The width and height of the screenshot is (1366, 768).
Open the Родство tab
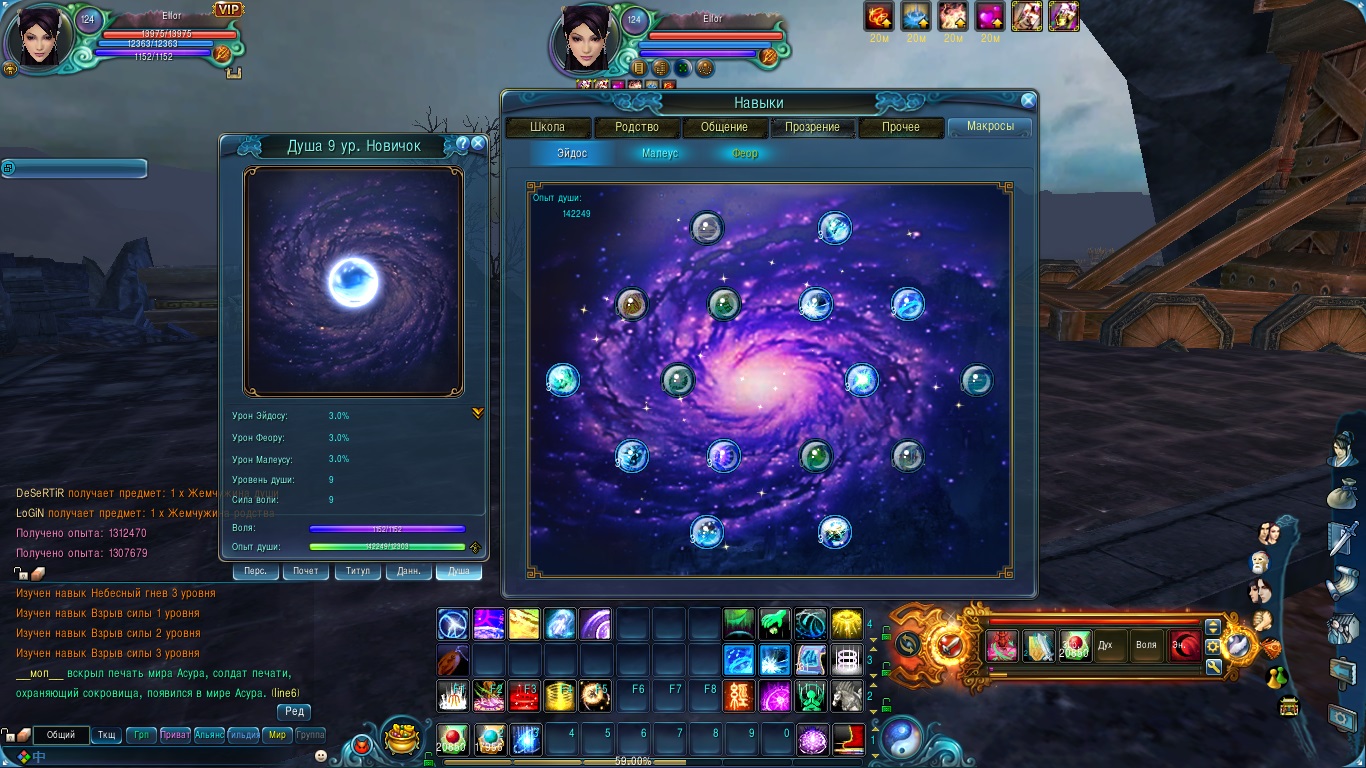[x=637, y=128]
